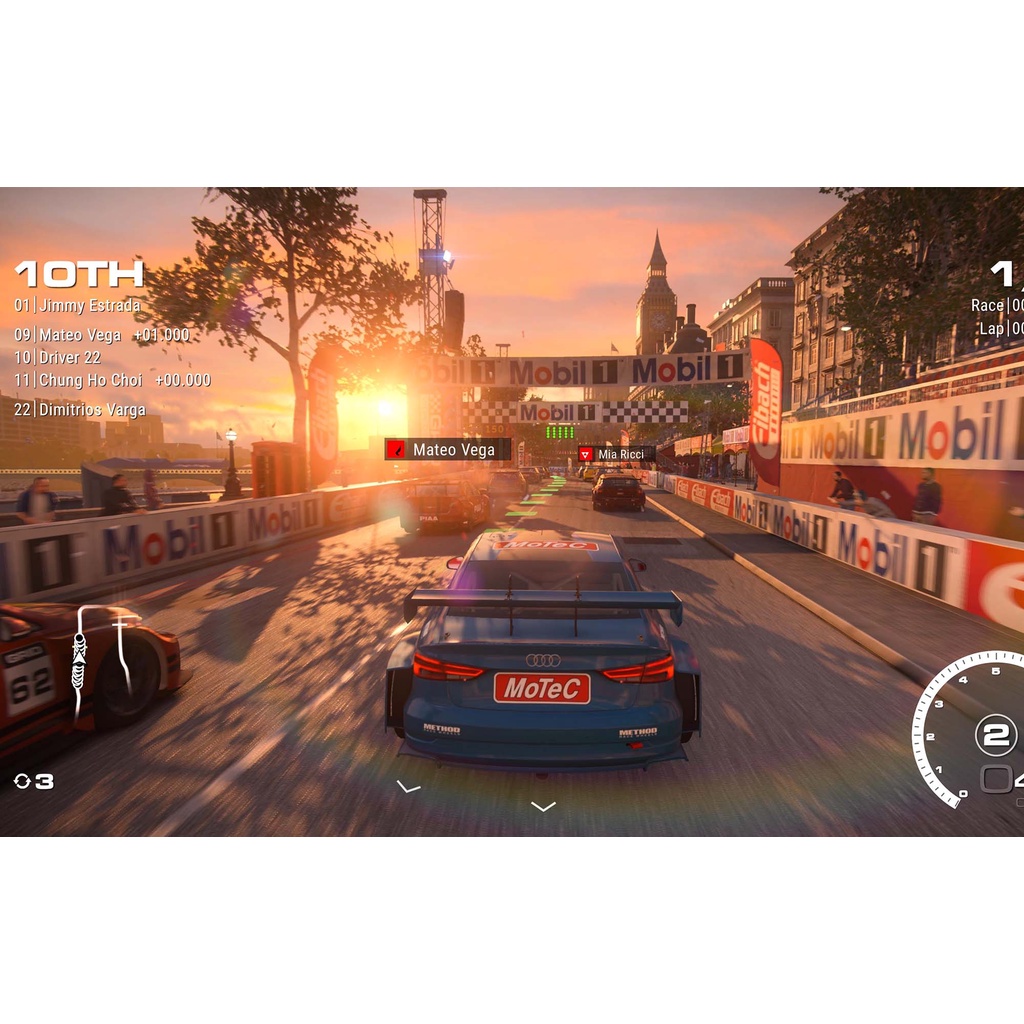Image resolution: width=1024 pixels, height=1024 pixels.
Task: Select Jimmy Estrada in the standings list
Action: pyautogui.click(x=78, y=306)
